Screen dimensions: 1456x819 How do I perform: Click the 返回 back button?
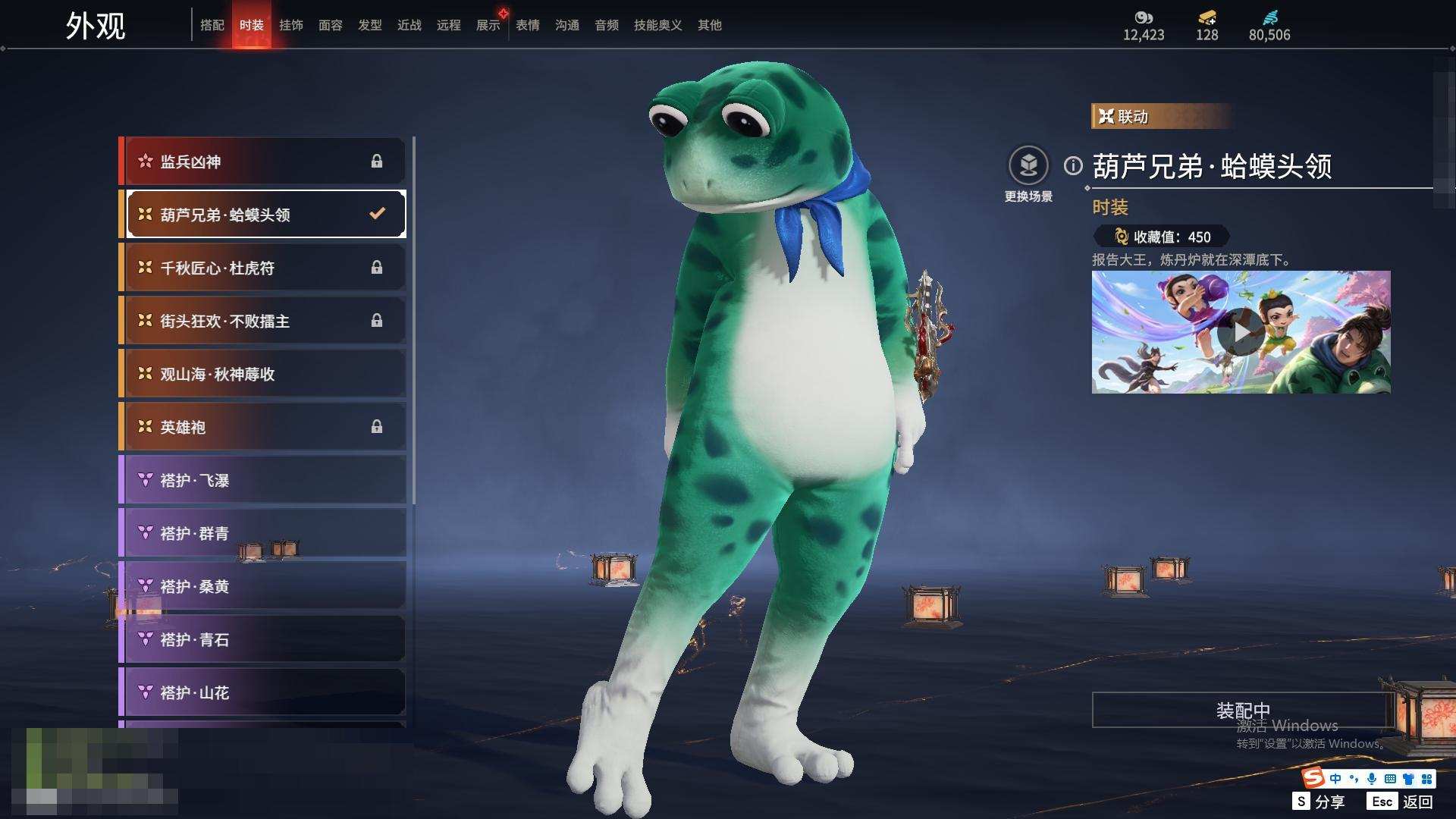1417,802
